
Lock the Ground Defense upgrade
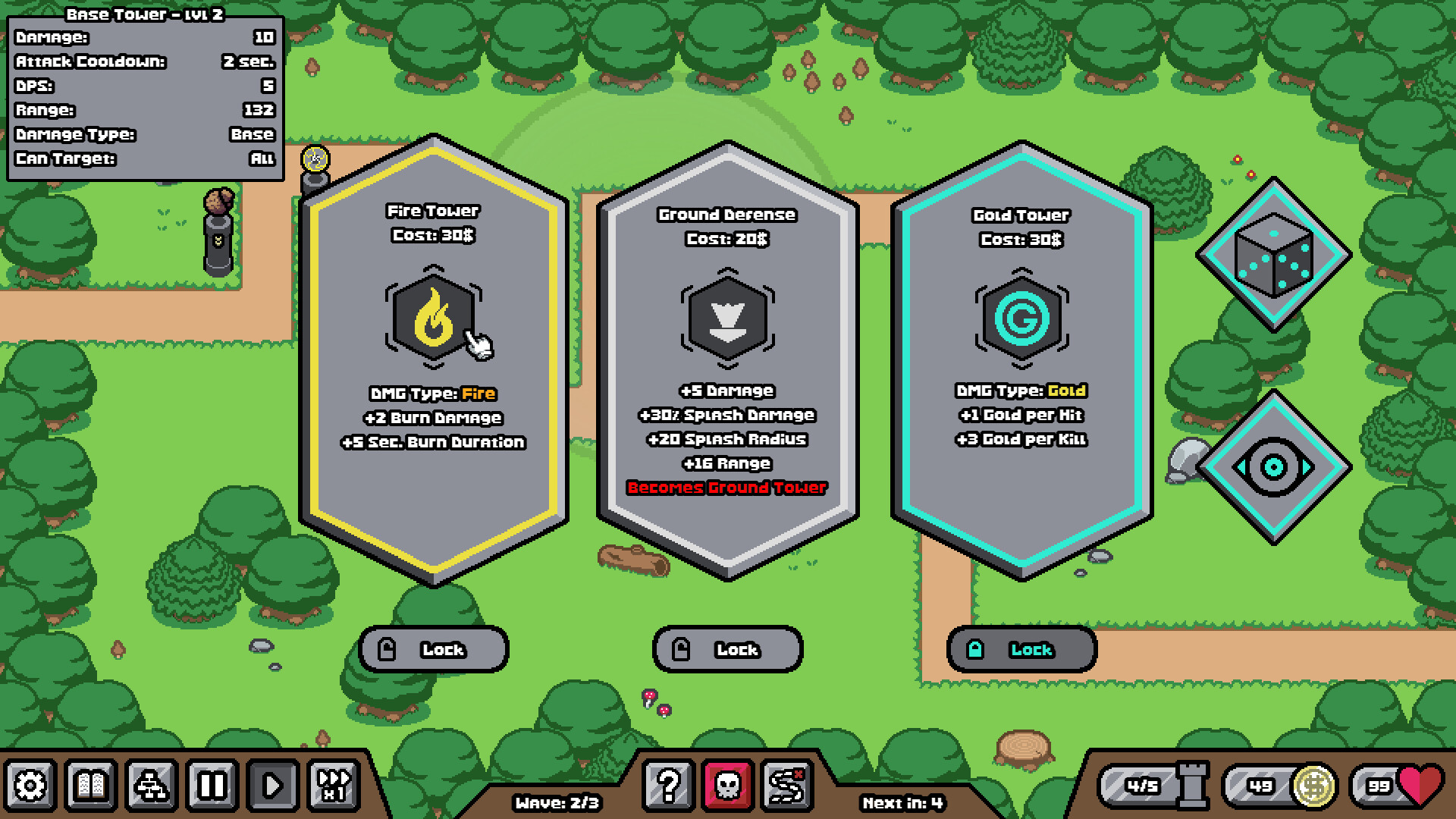[x=726, y=648]
